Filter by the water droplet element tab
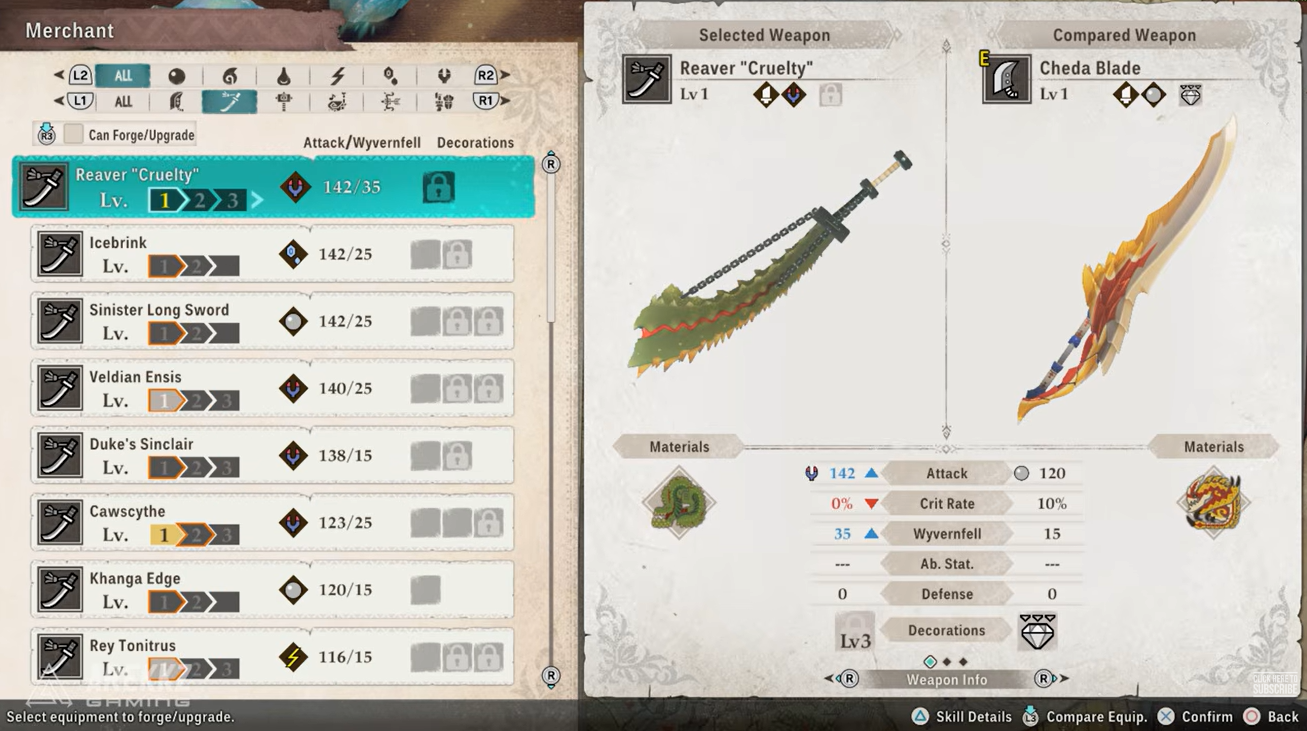This screenshot has height=731, width=1307. (283, 76)
